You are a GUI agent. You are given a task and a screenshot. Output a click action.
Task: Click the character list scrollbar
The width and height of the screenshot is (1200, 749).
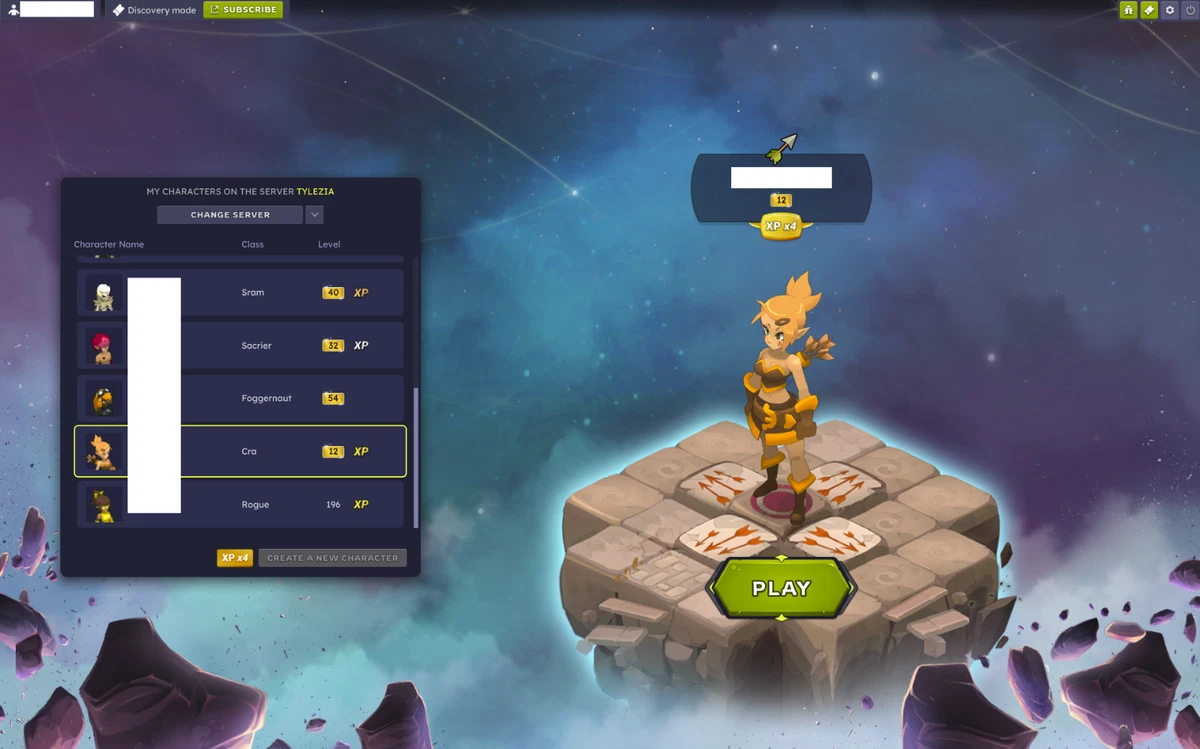tap(416, 456)
